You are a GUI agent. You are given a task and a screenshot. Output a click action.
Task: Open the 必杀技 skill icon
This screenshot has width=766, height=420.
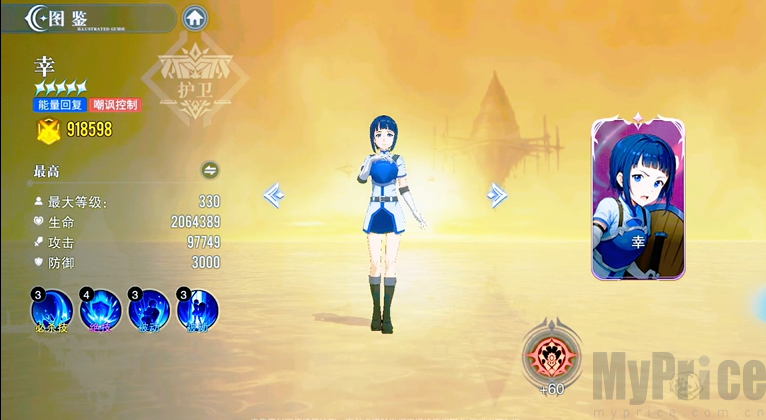[52, 310]
